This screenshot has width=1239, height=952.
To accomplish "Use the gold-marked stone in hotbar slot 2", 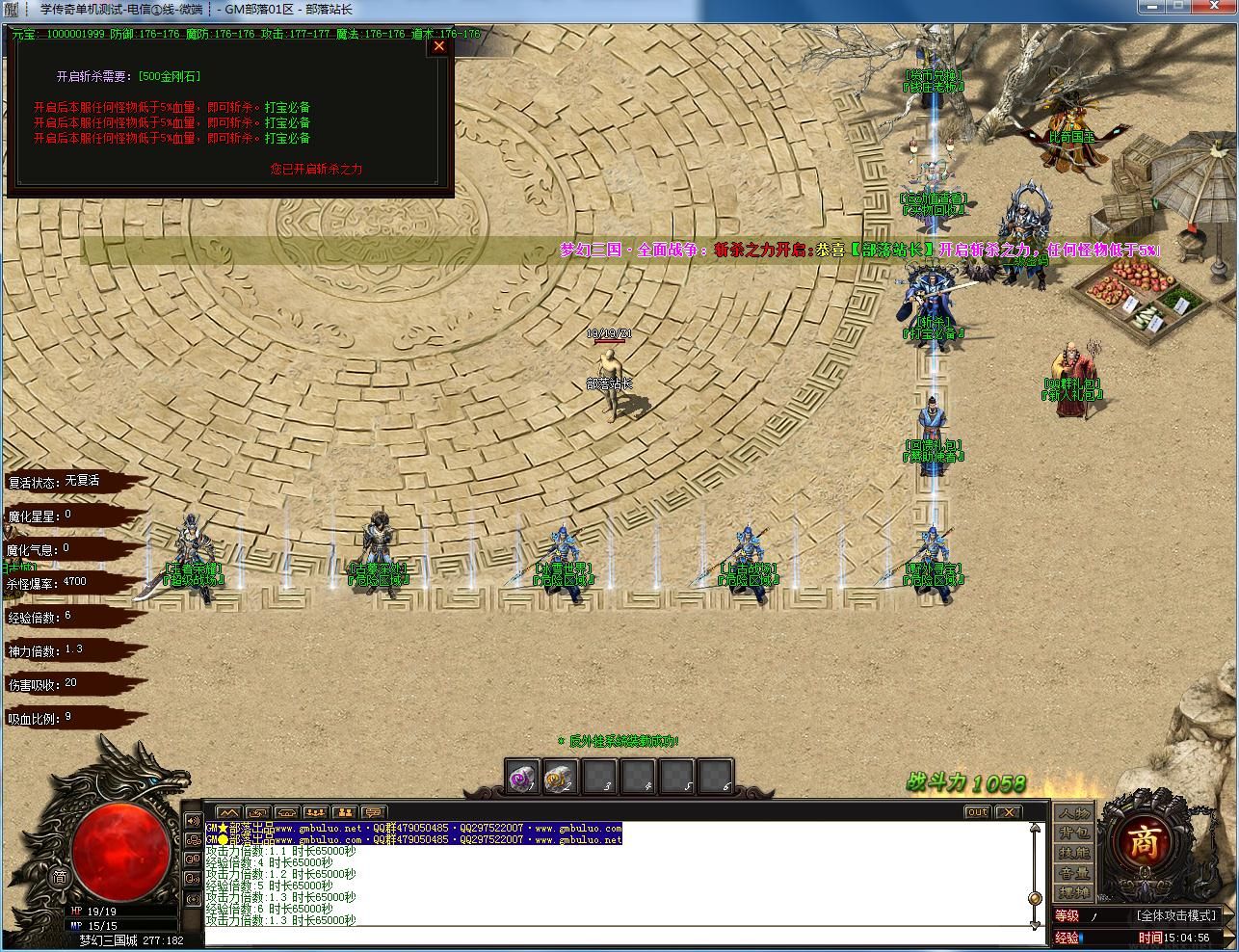I will coord(562,777).
